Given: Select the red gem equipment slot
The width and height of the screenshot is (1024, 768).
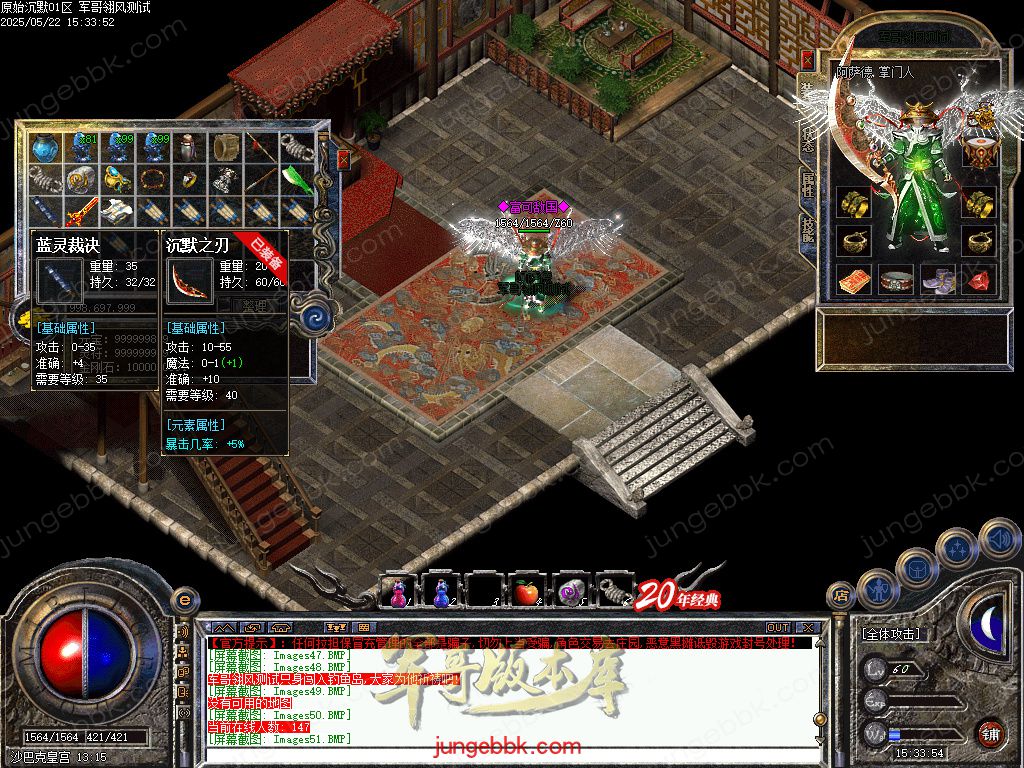Looking at the screenshot, I should (979, 281).
